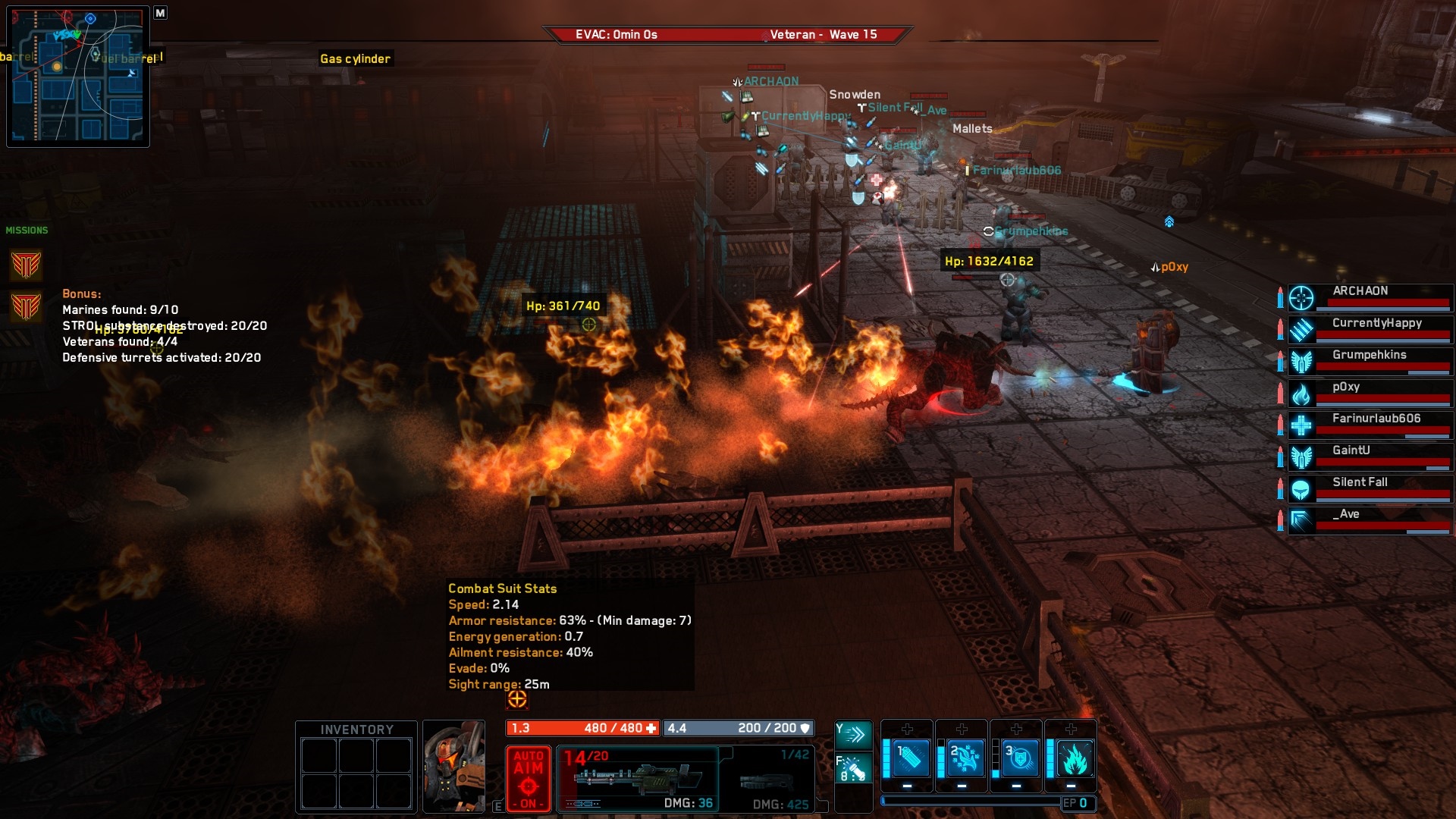Trigger ability 3 with the shield icon
The image size is (1456, 819).
(x=1019, y=758)
